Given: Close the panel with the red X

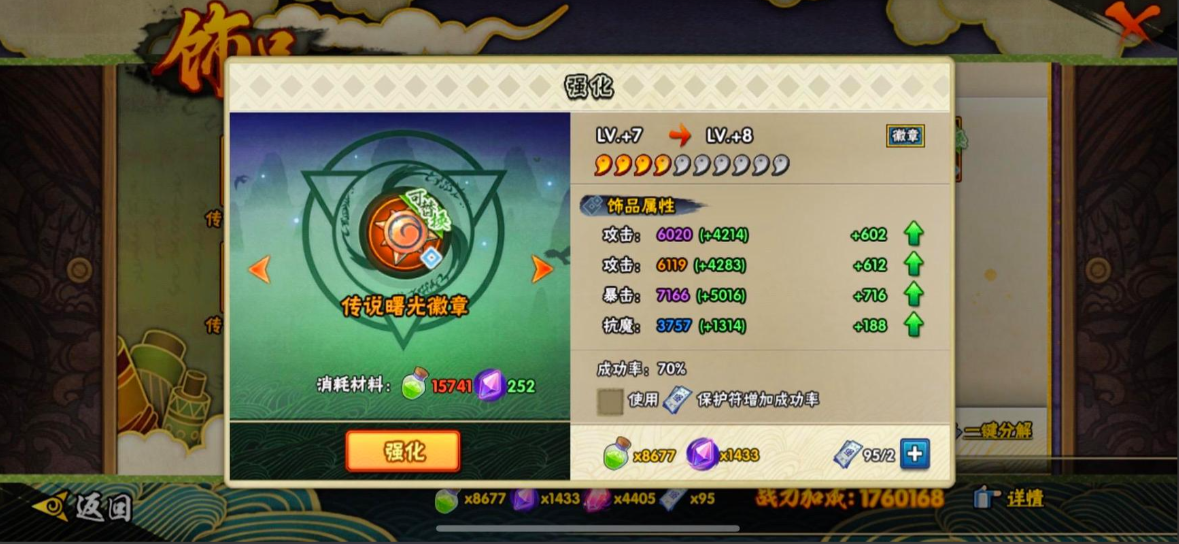Looking at the screenshot, I should click(1131, 22).
